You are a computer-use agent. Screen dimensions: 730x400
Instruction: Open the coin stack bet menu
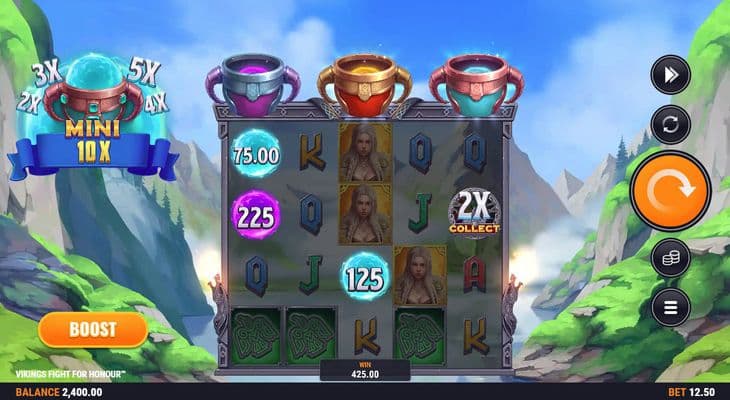(x=670, y=258)
